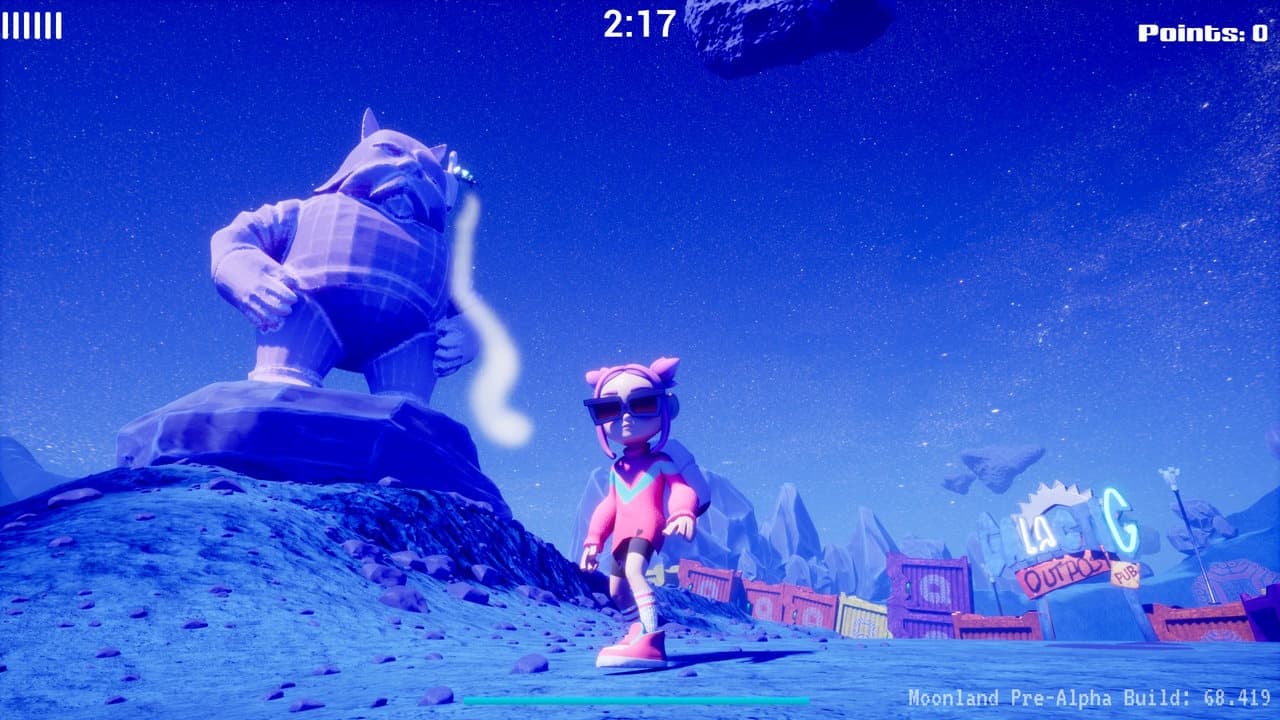This screenshot has height=720, width=1280.
Task: Click the glowing 'LA' neon letters
Action: (1035, 532)
